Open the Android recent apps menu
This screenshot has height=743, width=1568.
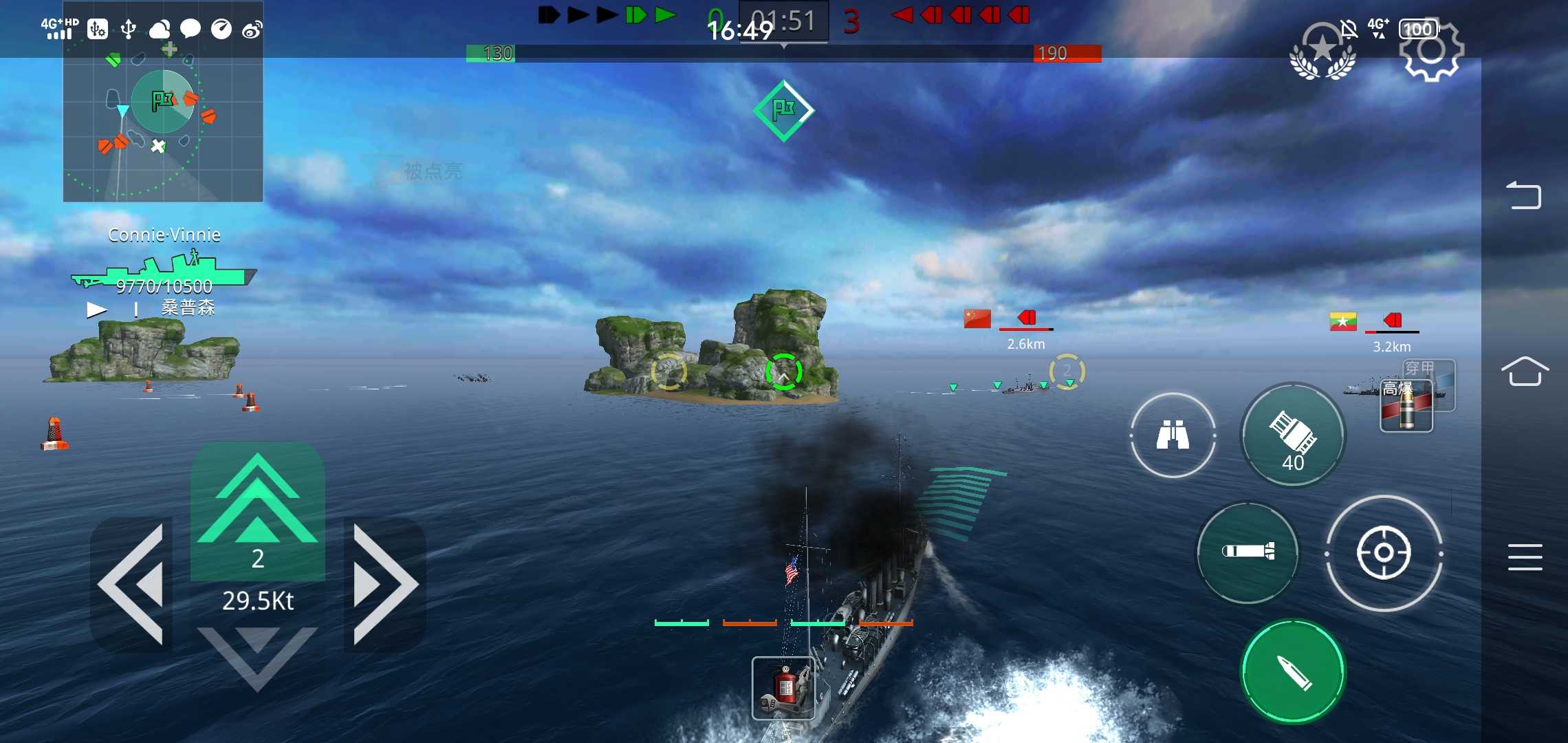coord(1524,557)
